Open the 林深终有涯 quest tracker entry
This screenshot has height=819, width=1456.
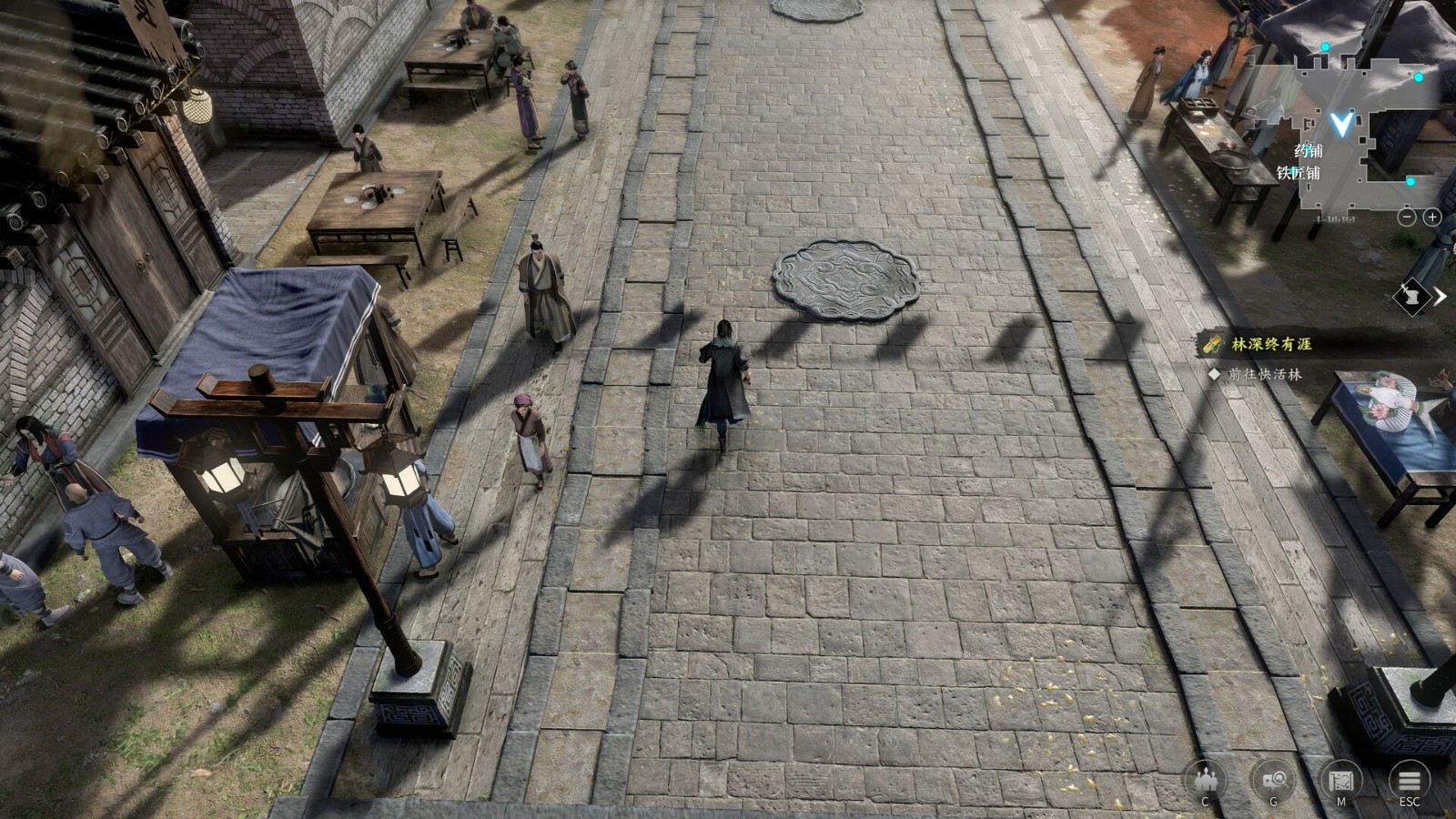(1271, 344)
